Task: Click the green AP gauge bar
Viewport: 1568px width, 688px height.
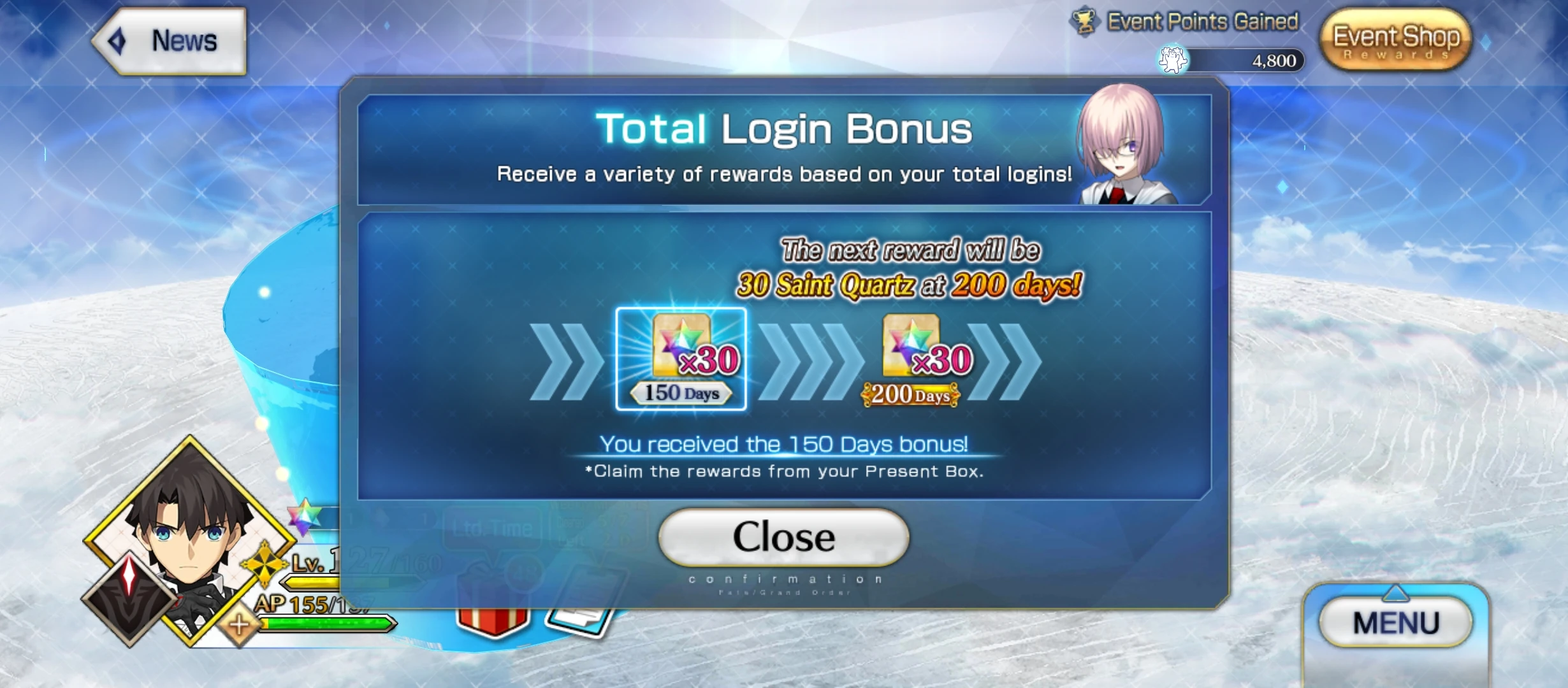Action: [326, 624]
